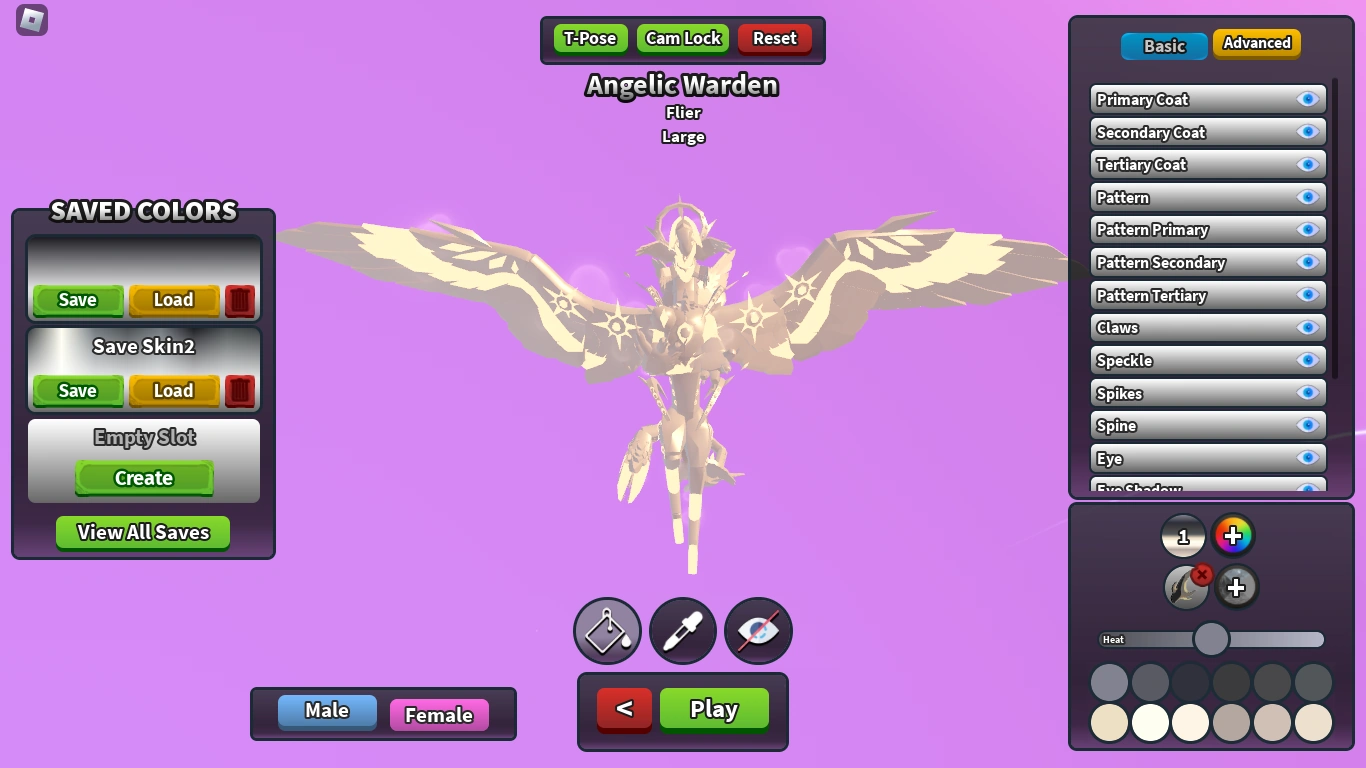Select the eyedropper color picker tool
Viewport: 1366px width, 768px height.
682,631
